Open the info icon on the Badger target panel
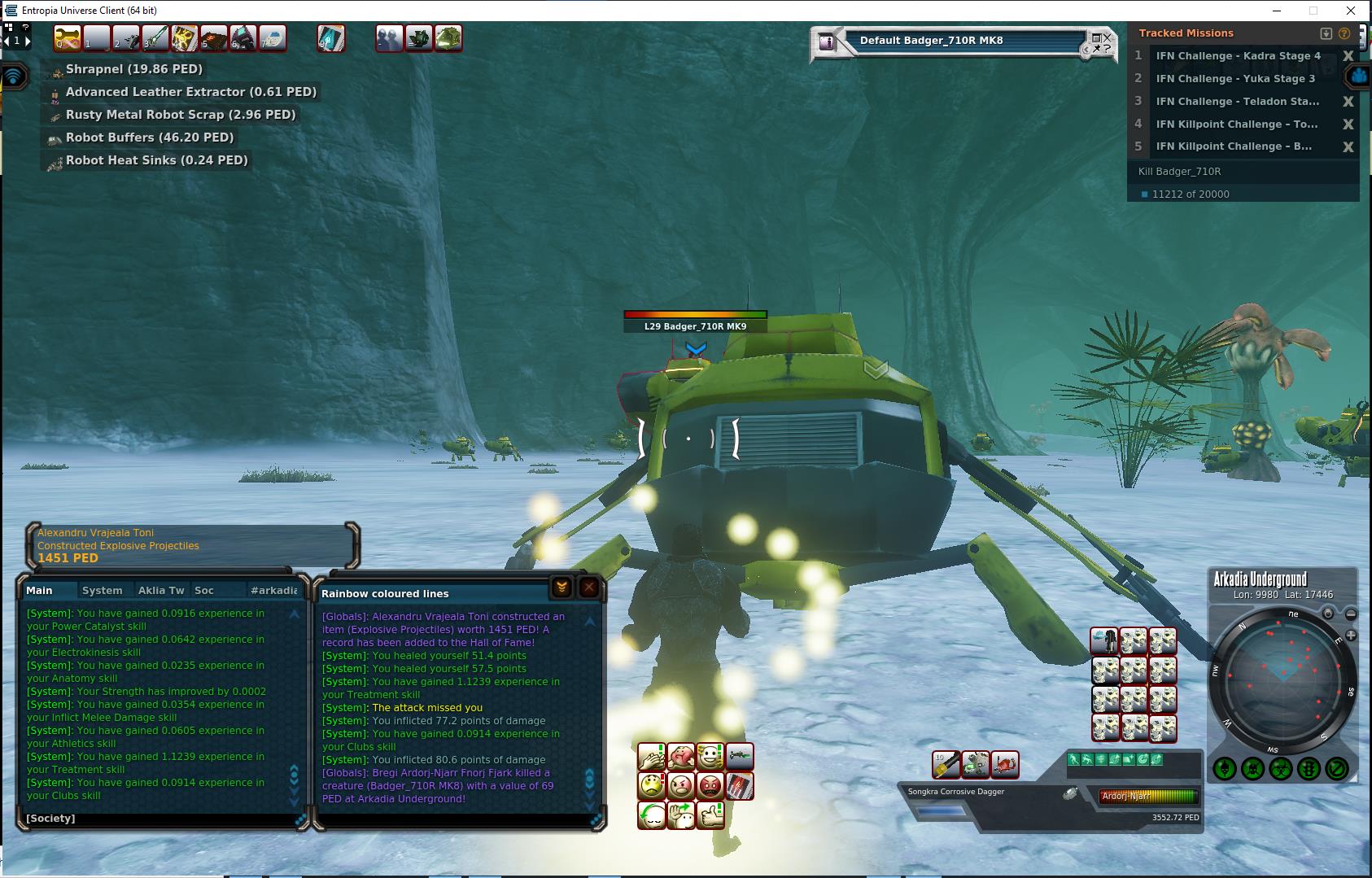The width and height of the screenshot is (1372, 878). 827,42
